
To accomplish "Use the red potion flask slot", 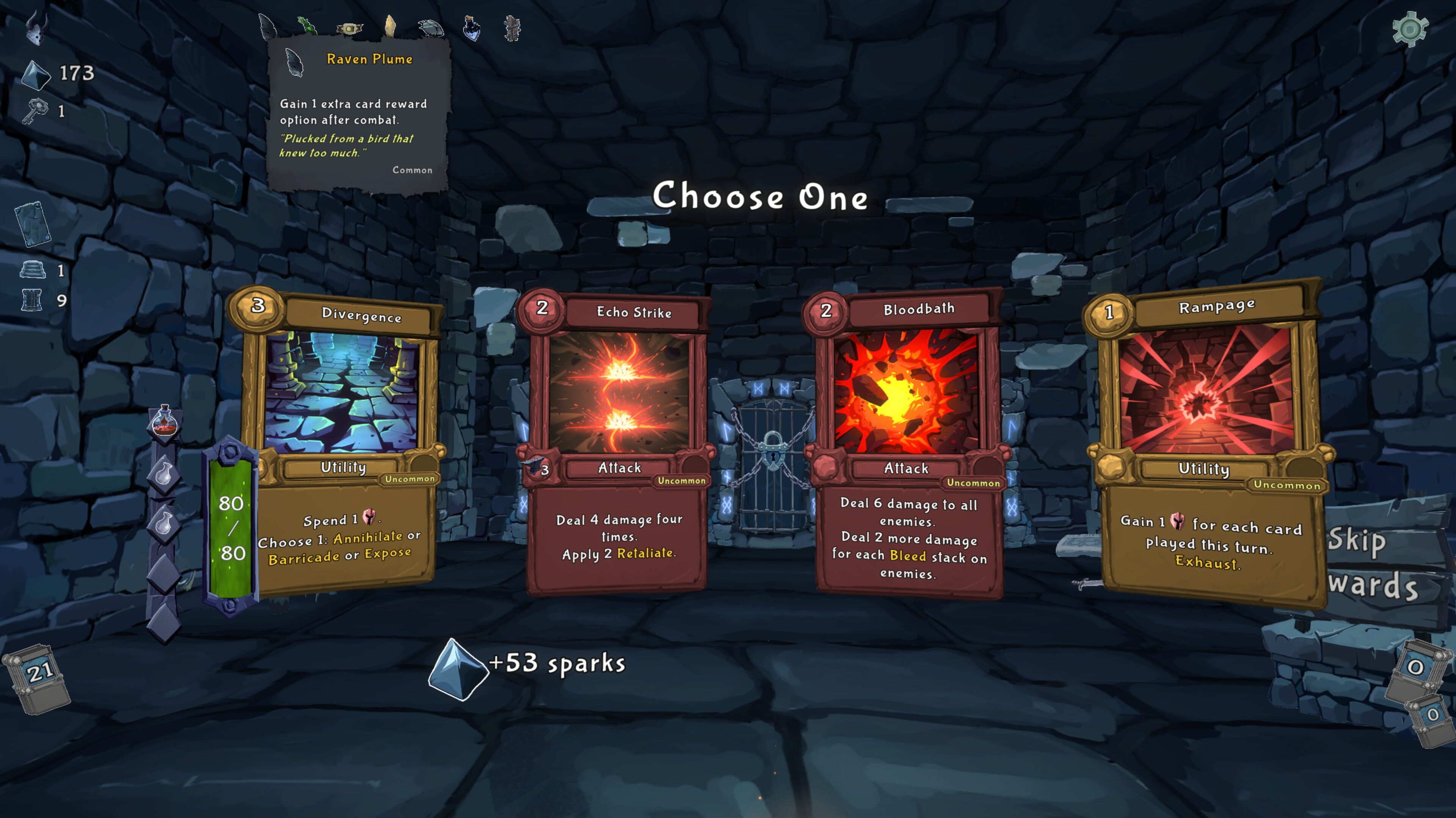I will pyautogui.click(x=165, y=422).
